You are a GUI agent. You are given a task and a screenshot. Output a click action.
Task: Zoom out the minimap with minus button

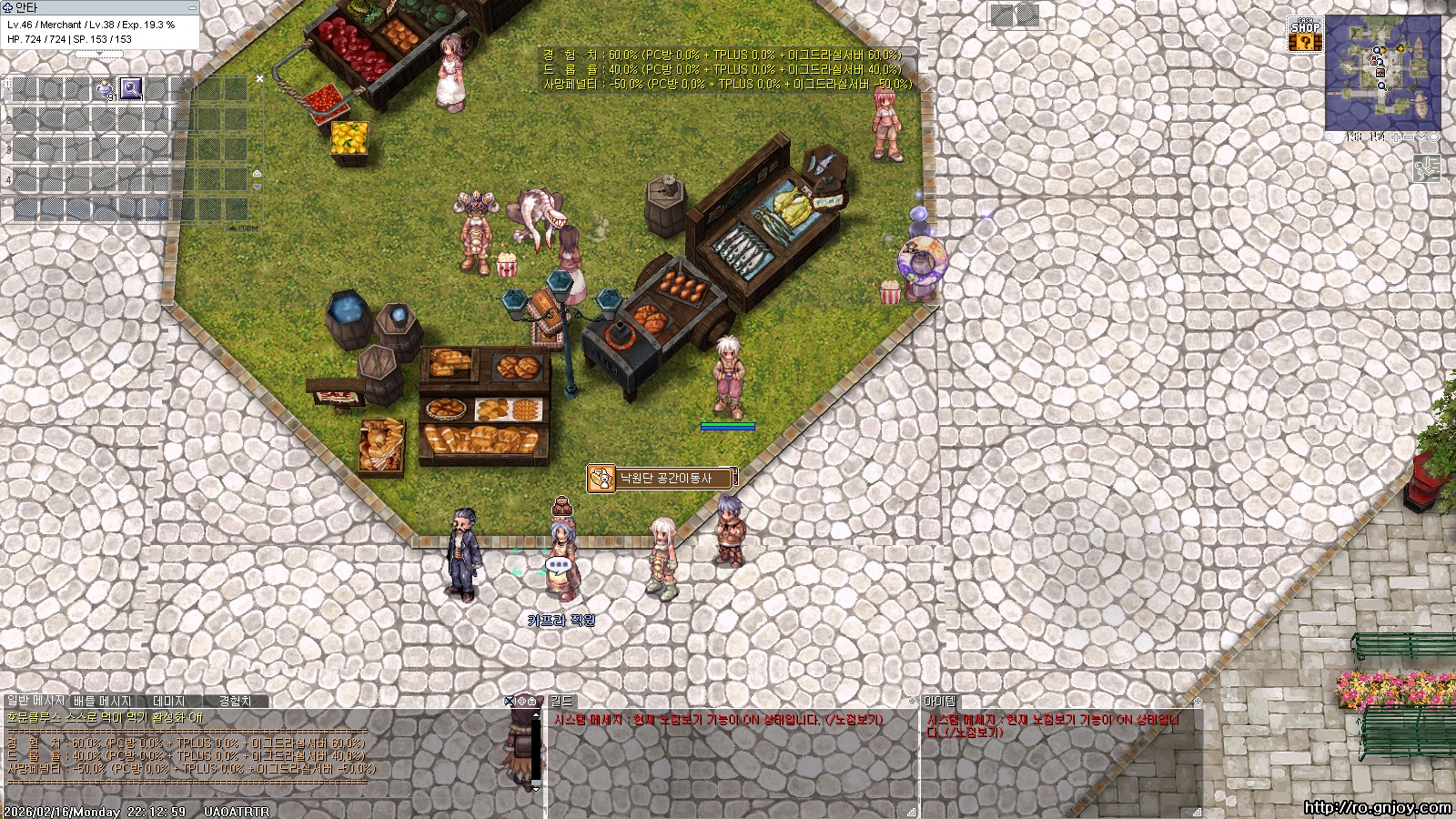click(1410, 137)
